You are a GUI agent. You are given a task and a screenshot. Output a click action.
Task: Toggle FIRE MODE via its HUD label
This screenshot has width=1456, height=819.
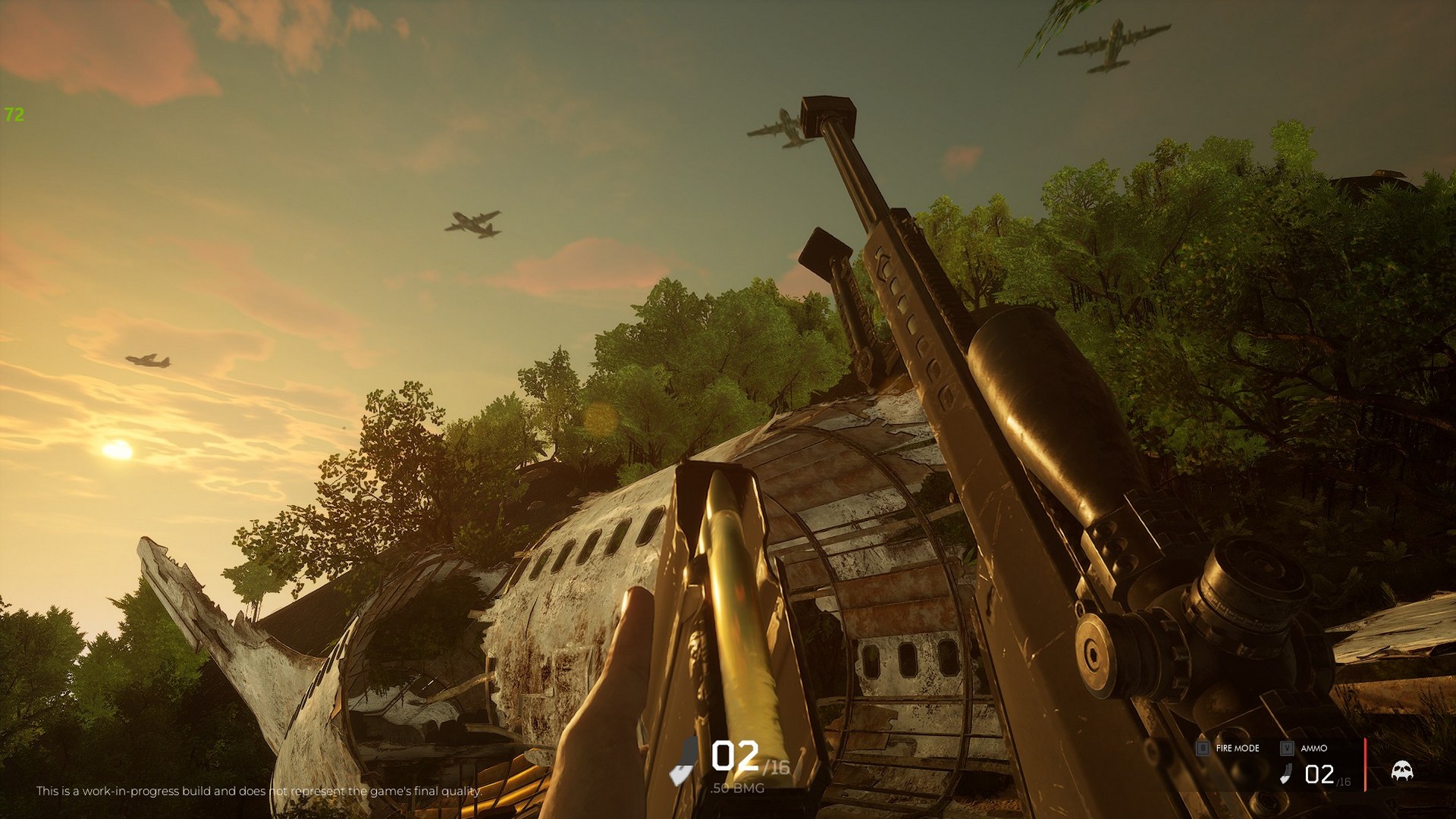point(1236,748)
